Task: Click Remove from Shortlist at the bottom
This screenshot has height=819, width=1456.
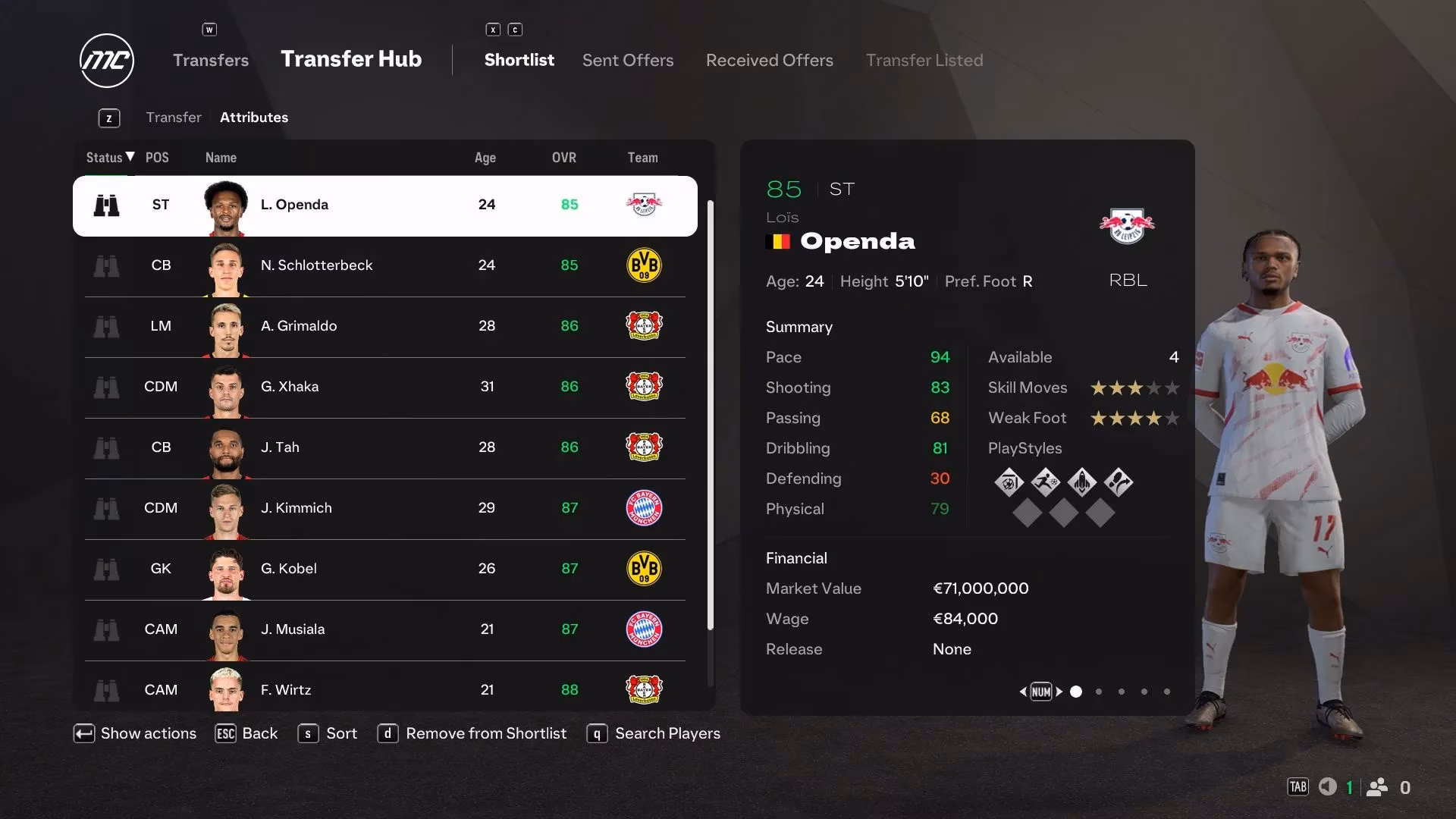Action: (485, 733)
